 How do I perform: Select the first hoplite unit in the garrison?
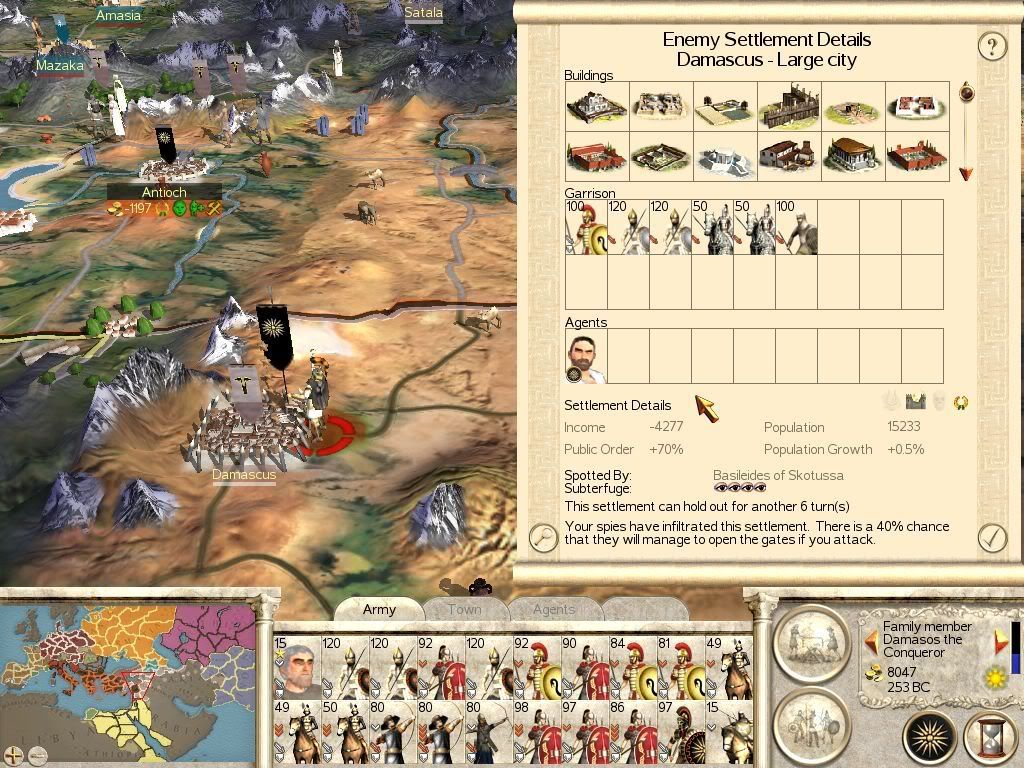click(586, 227)
